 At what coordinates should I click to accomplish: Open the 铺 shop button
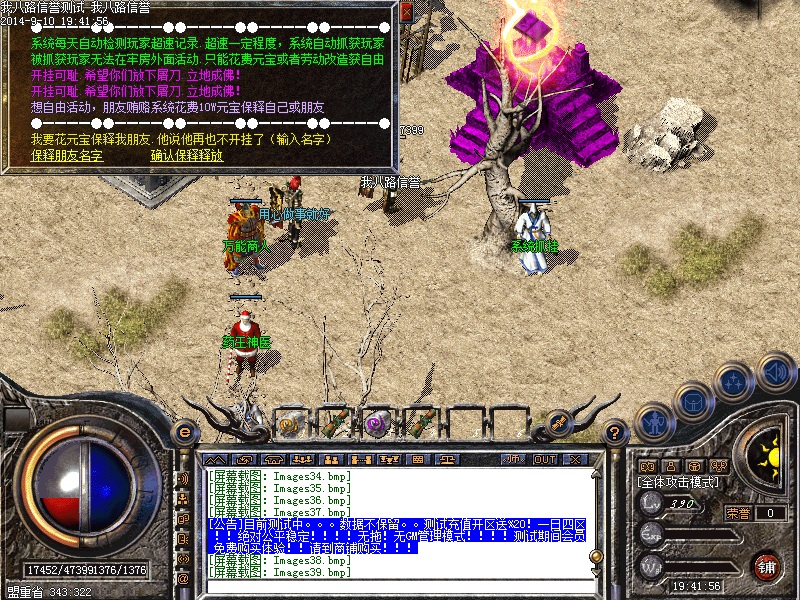[x=767, y=565]
